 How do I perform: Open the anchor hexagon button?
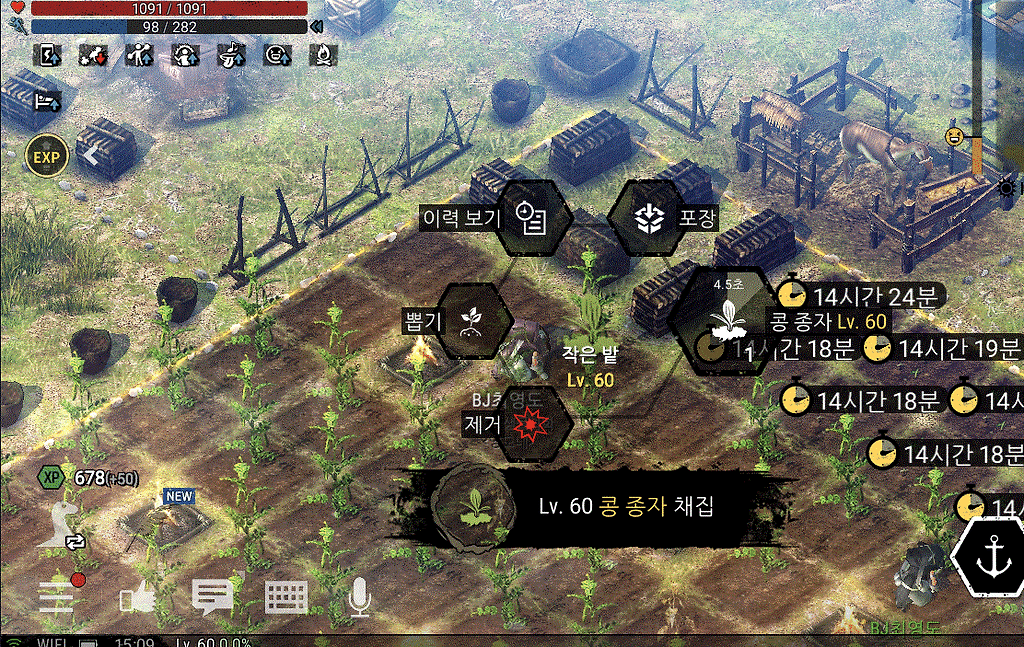(991, 555)
